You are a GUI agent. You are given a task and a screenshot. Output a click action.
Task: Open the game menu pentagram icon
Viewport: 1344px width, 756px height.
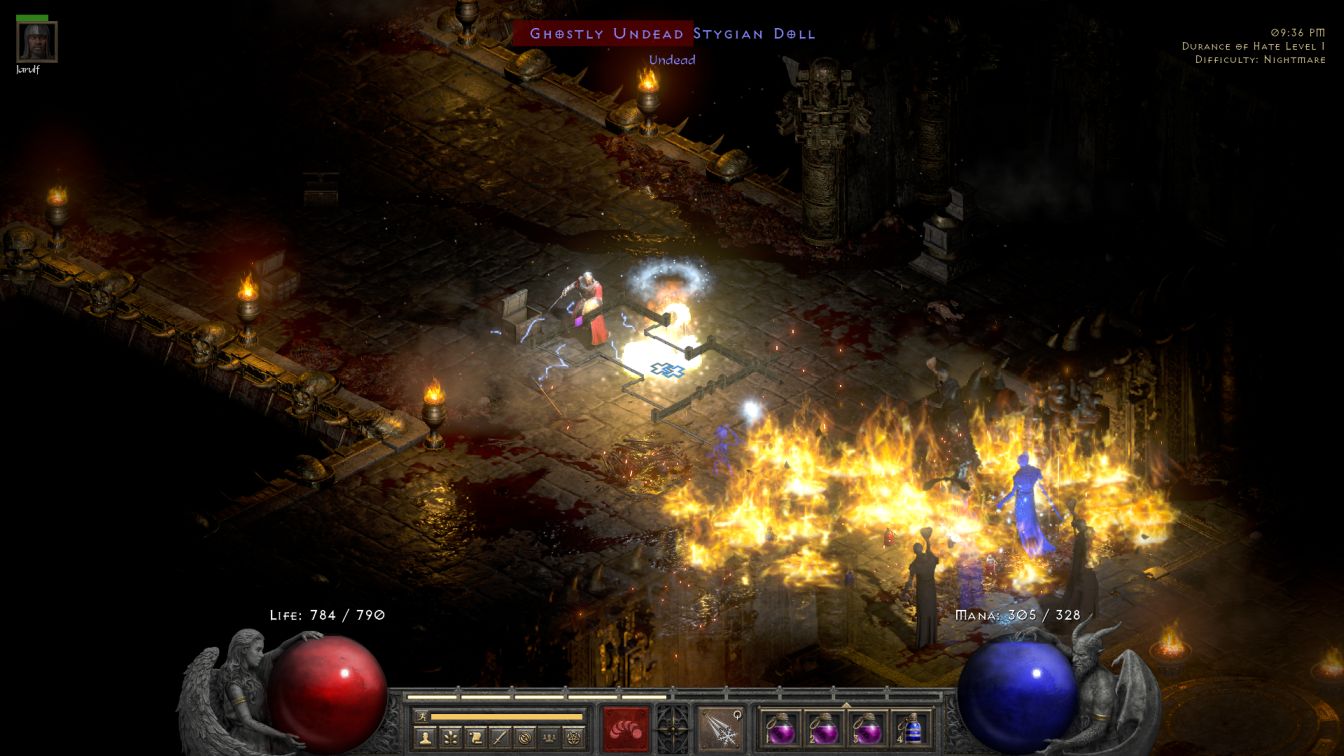click(x=574, y=737)
